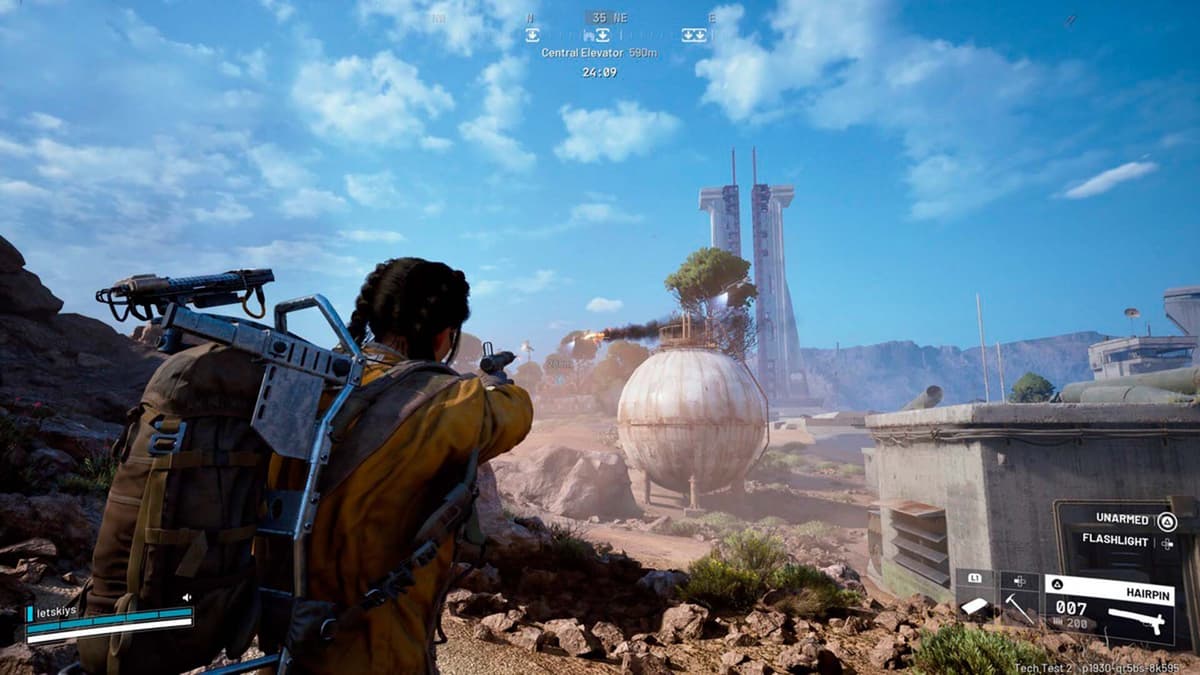Click the speaker voice icon
The height and width of the screenshot is (675, 1200).
click(186, 598)
